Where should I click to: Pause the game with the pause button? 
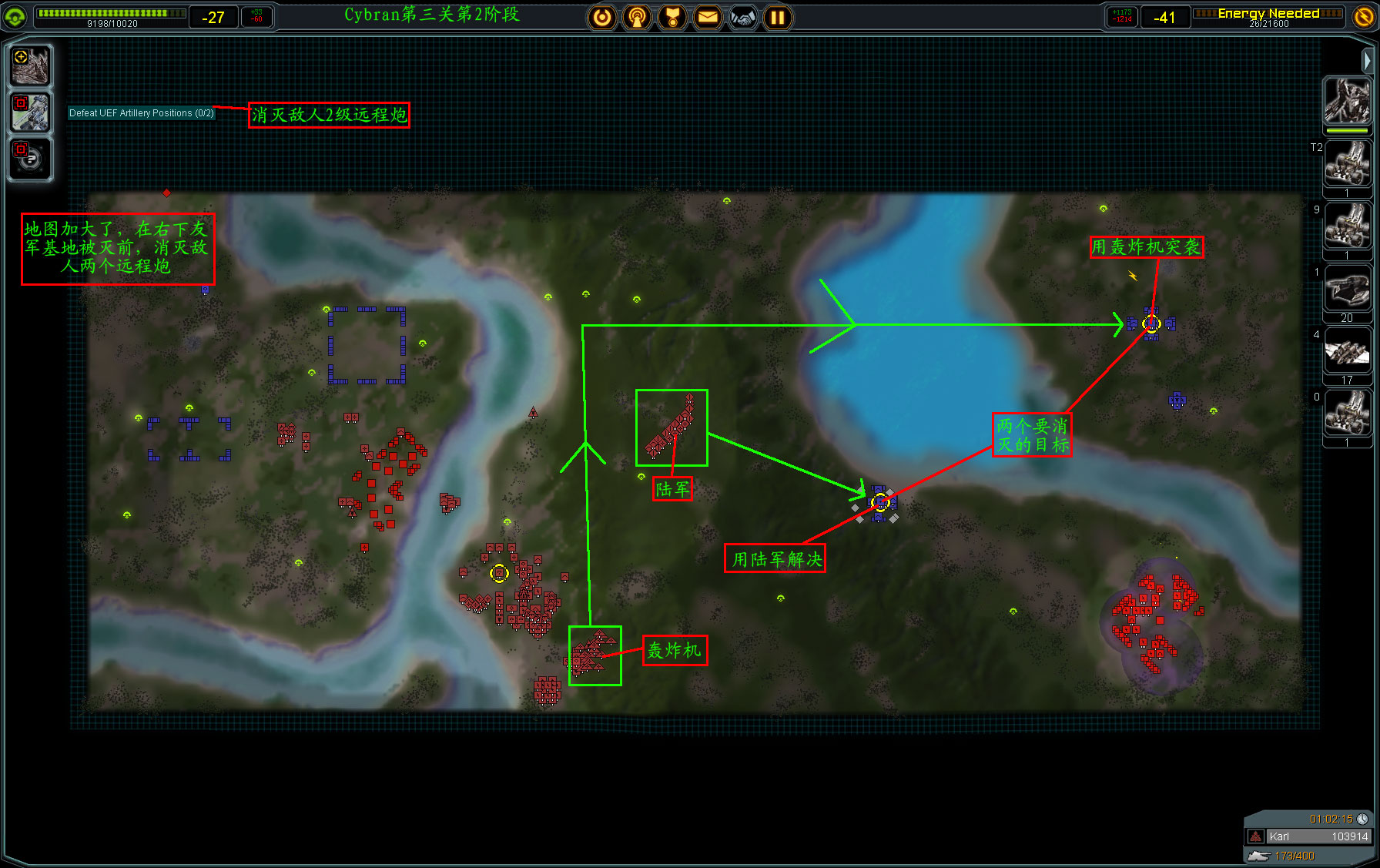point(778,17)
